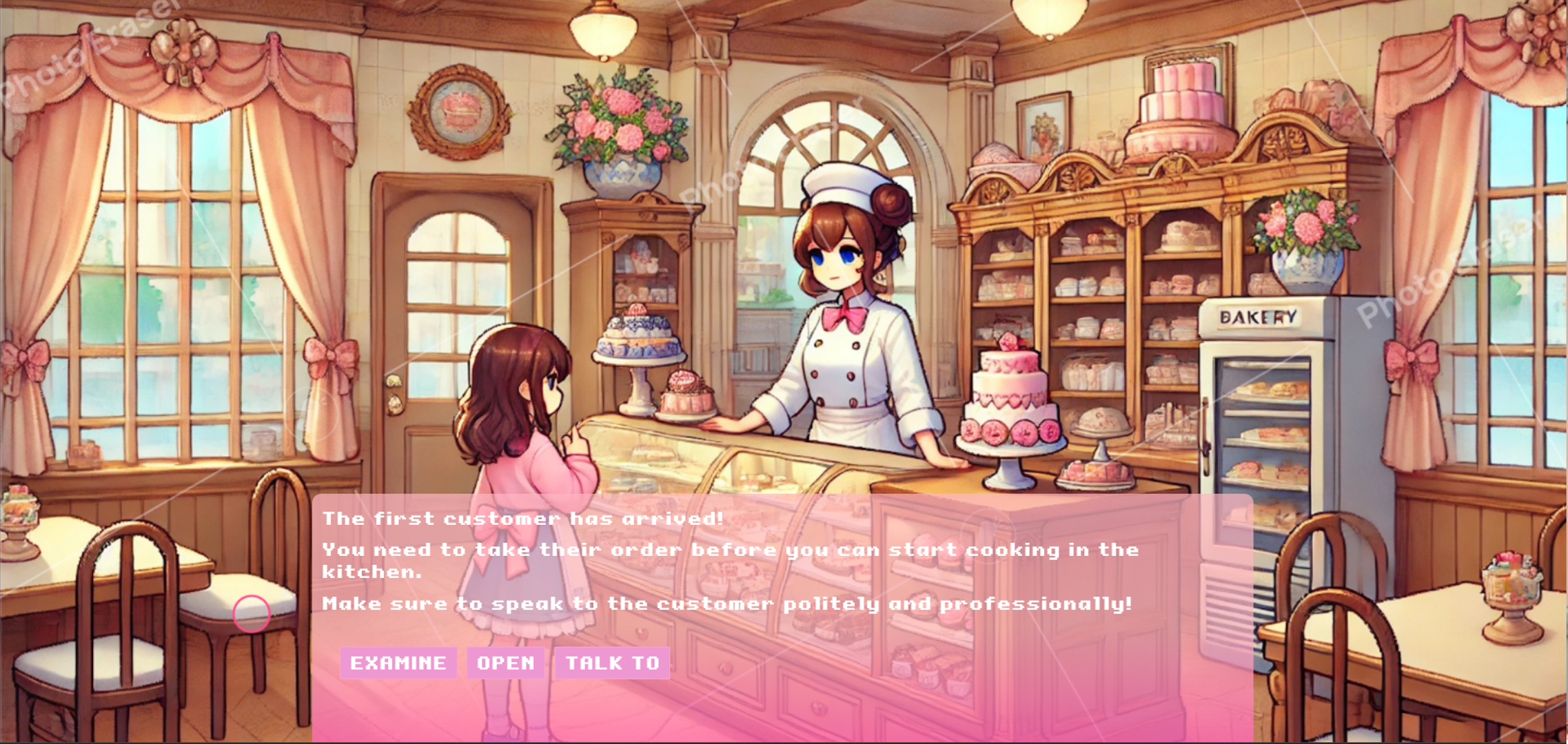Choose the EXAMINE action button
Viewport: 1568px width, 744px height.
coord(398,663)
